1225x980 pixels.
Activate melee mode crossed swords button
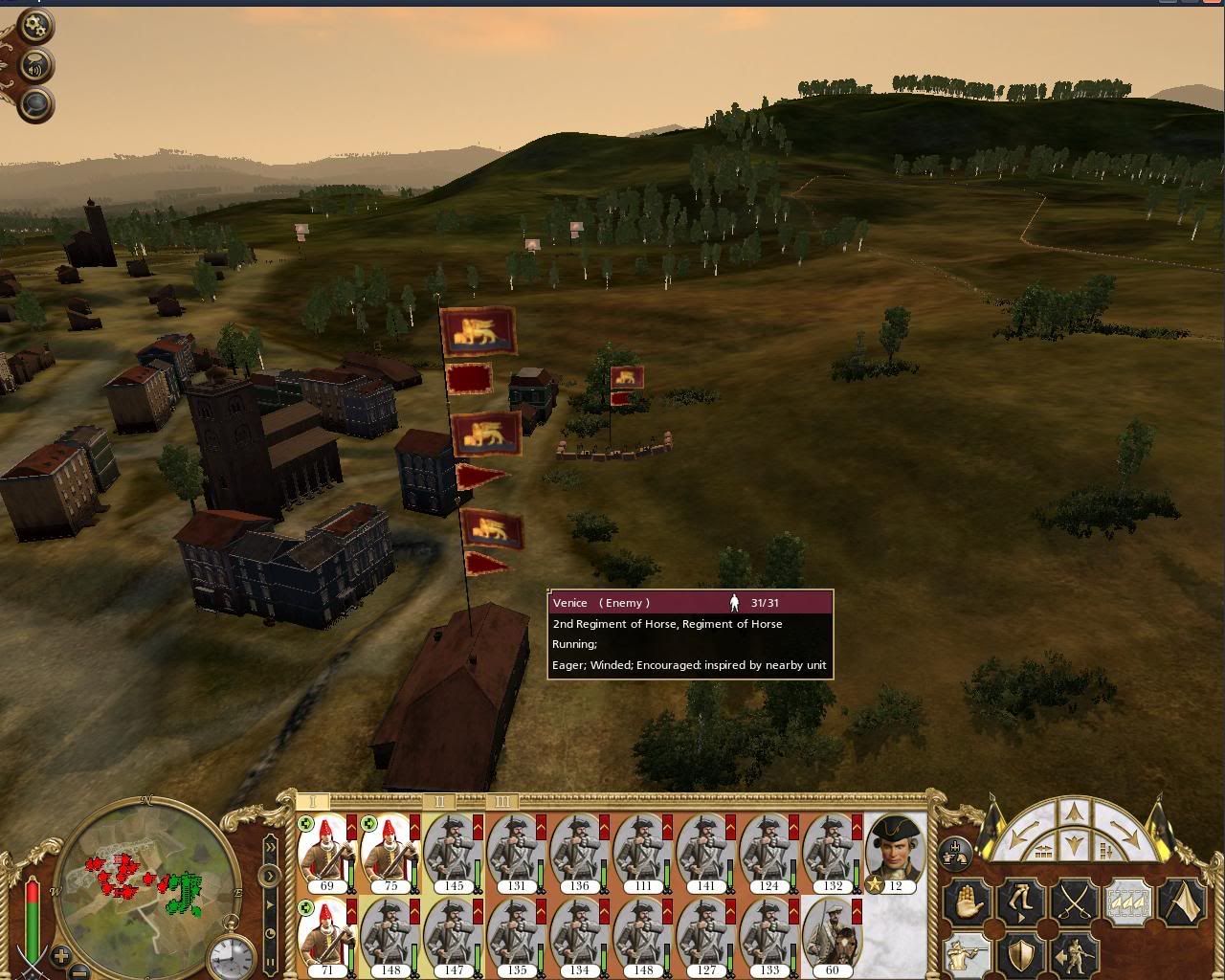[x=1074, y=902]
